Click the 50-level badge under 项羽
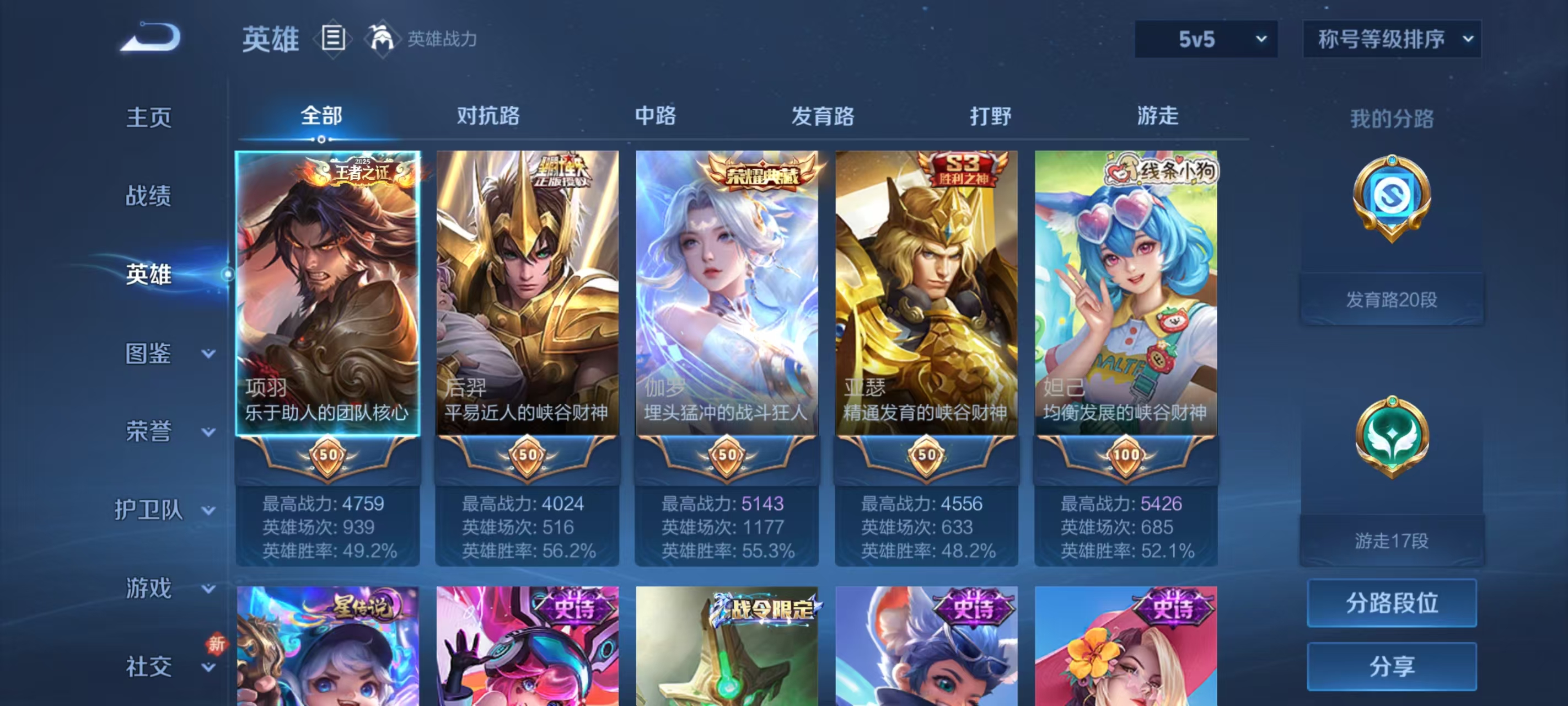The height and width of the screenshot is (706, 1568). tap(327, 455)
